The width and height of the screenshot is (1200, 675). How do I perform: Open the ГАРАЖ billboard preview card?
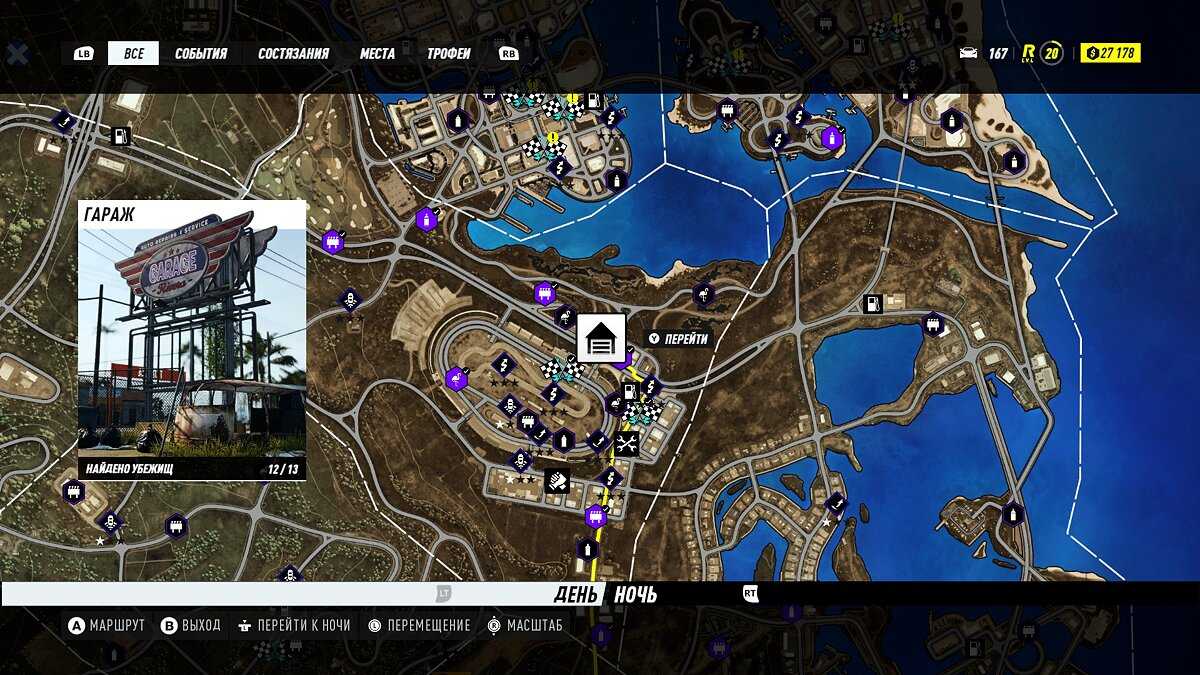192,340
